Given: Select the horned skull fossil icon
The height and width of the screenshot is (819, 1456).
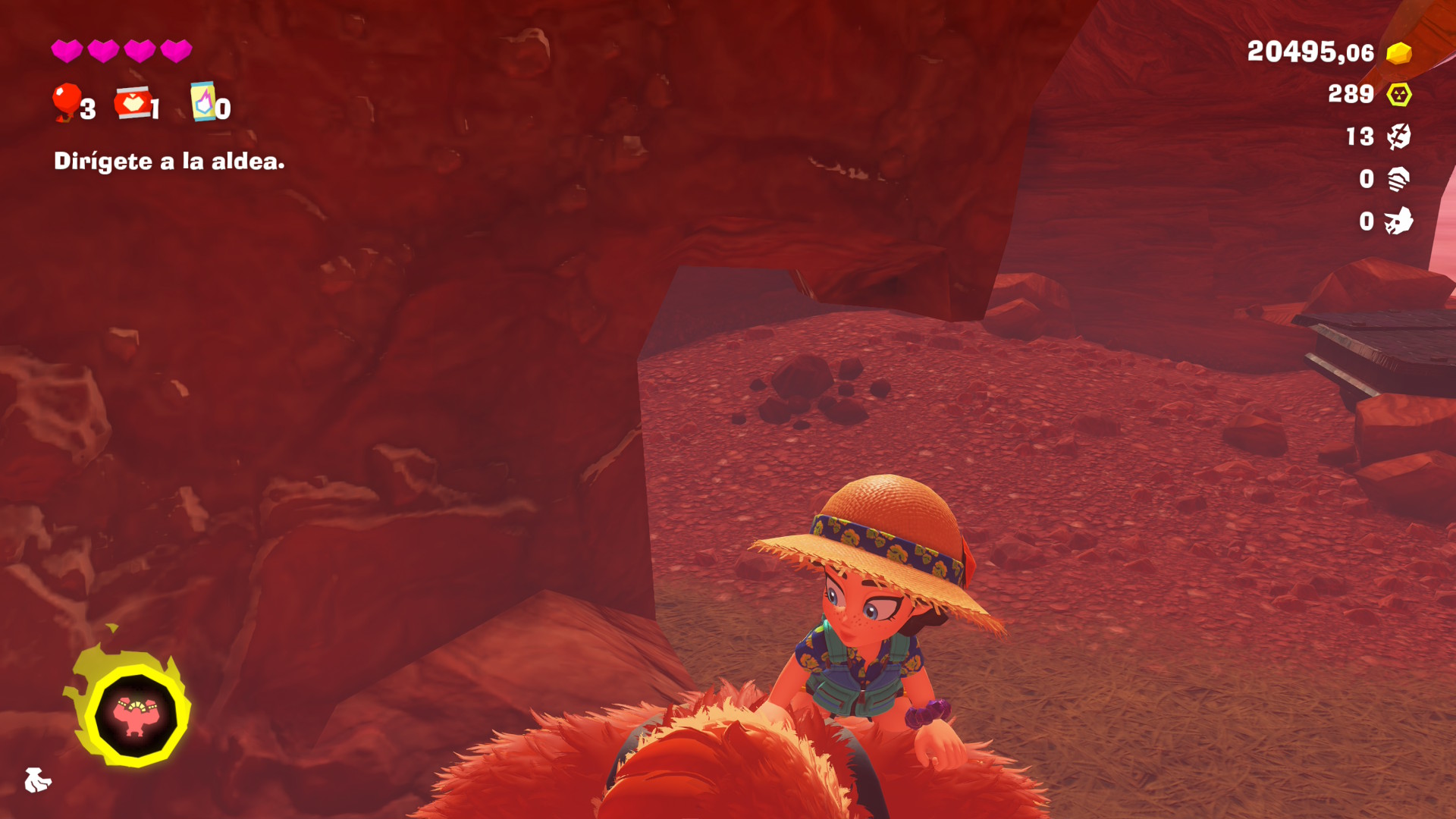Looking at the screenshot, I should [x=1399, y=221].
